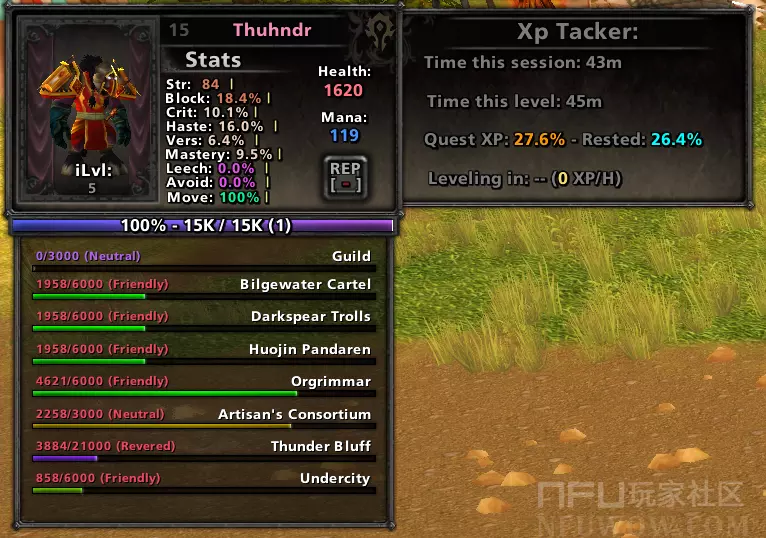Select the Artisan's Consortium reputation bar

click(203, 420)
